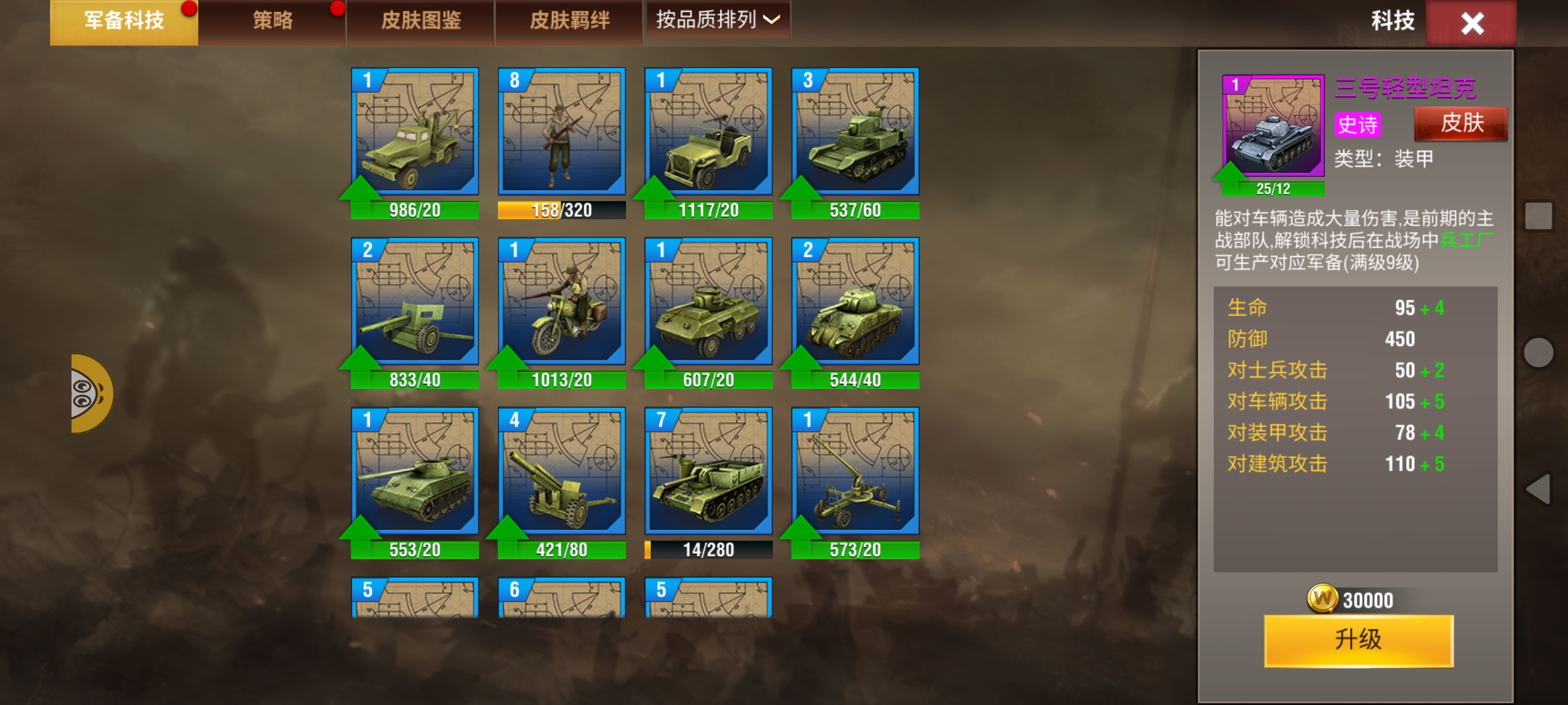Tap the yellow face floating icon
The image size is (1568, 705).
tap(90, 393)
